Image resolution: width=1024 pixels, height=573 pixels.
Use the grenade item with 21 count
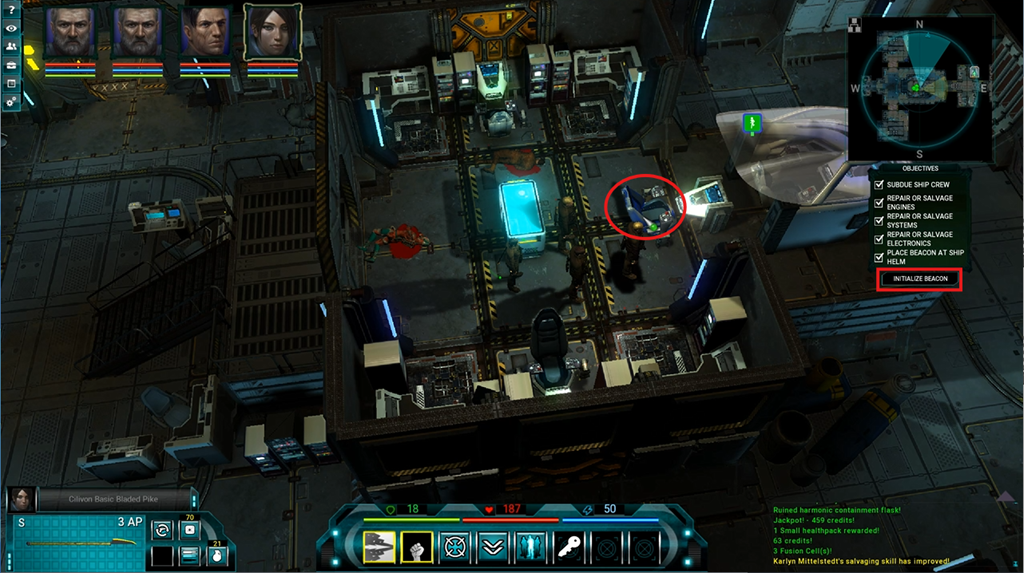click(216, 554)
